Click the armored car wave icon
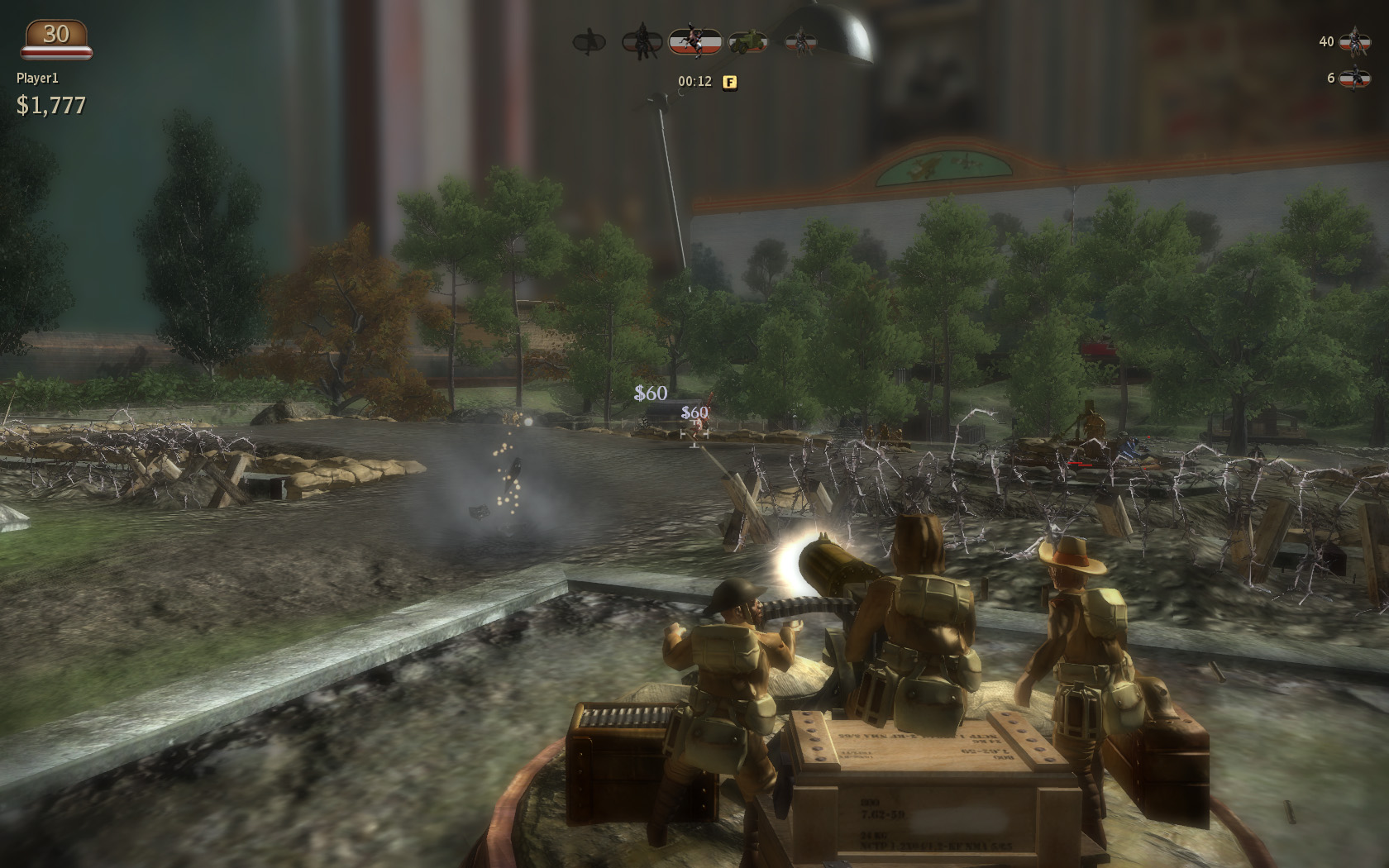This screenshot has height=868, width=1389. coord(747,41)
